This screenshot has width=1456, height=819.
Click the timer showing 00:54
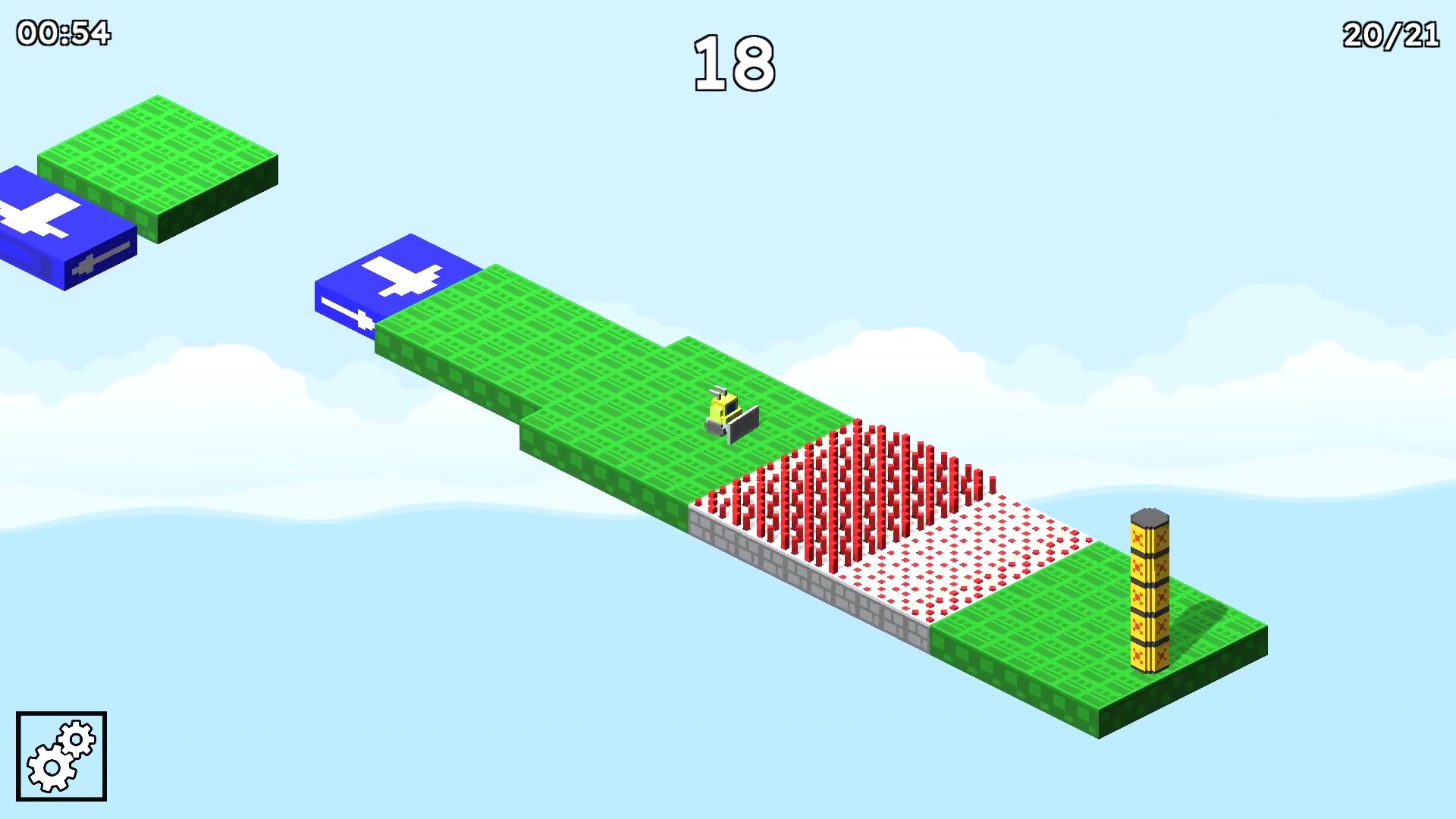coord(62,32)
